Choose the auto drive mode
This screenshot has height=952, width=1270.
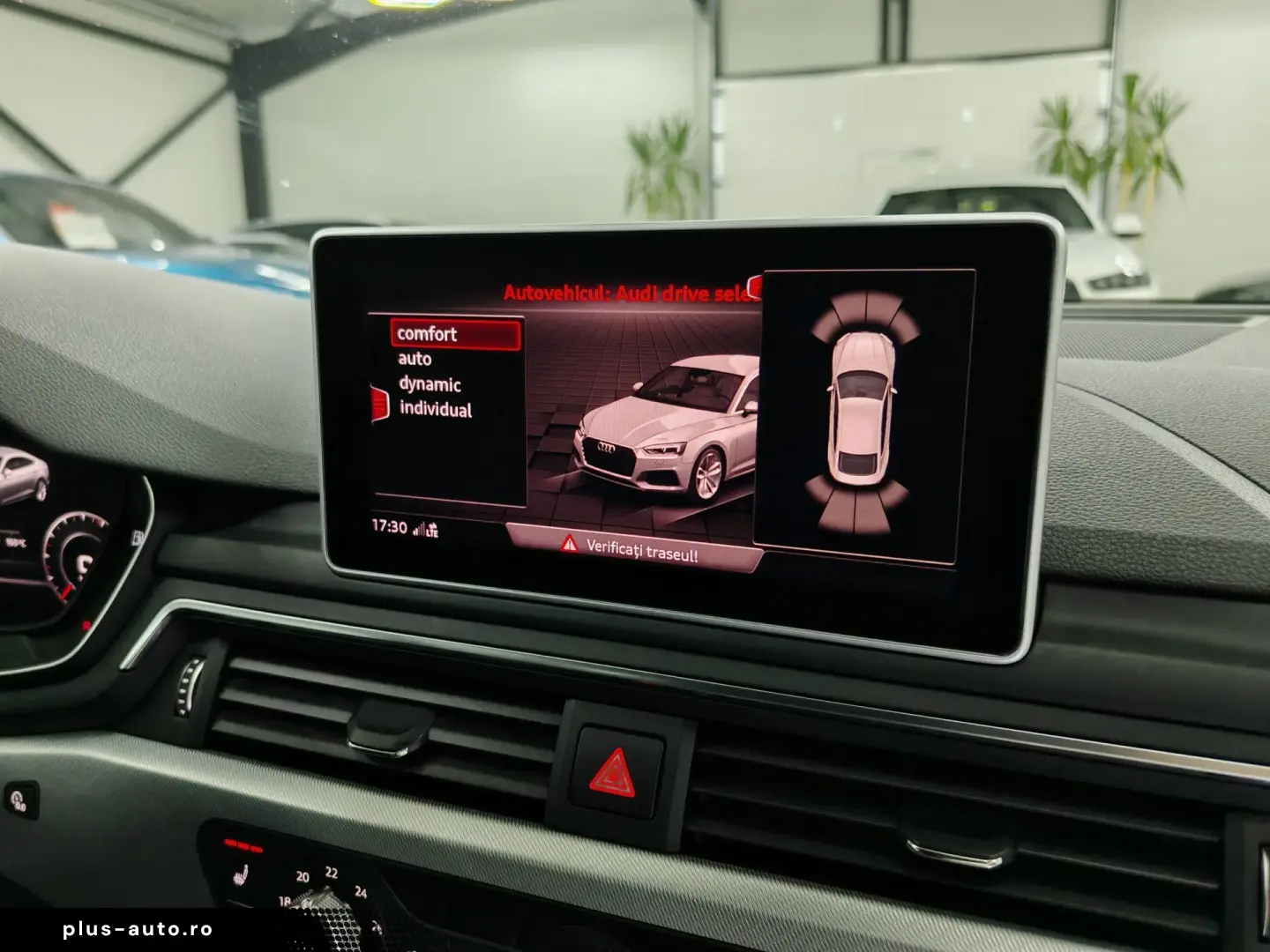415,359
